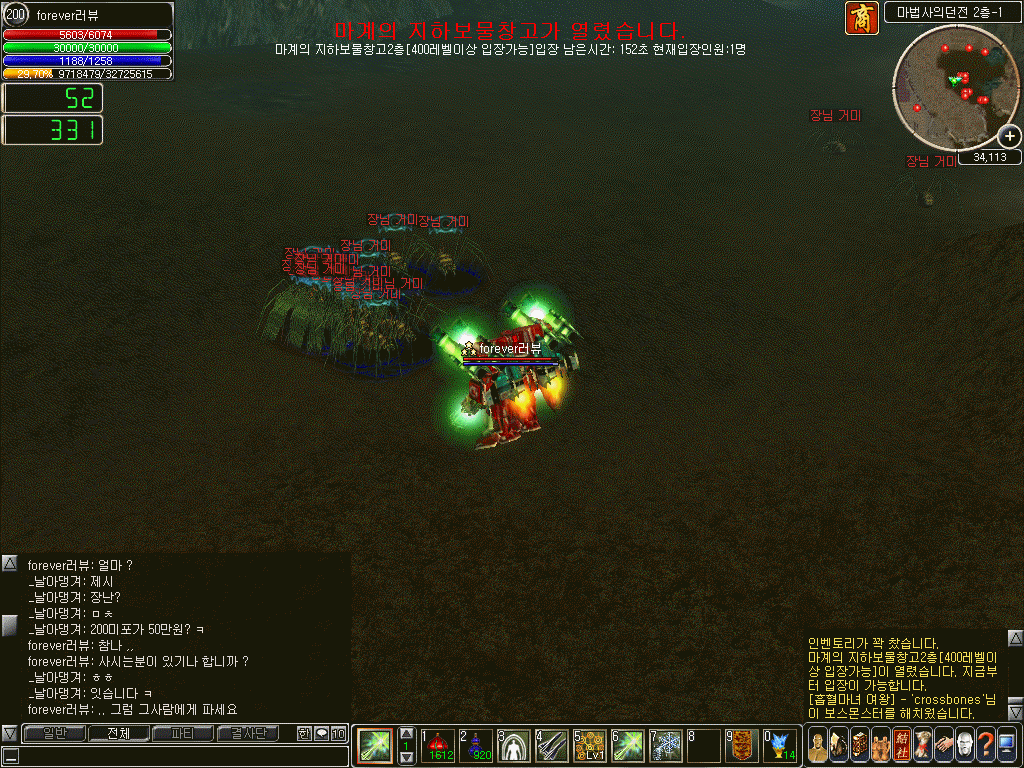Switch to the 파티 chat tab
Viewport: 1024px width, 768px height.
click(x=183, y=734)
